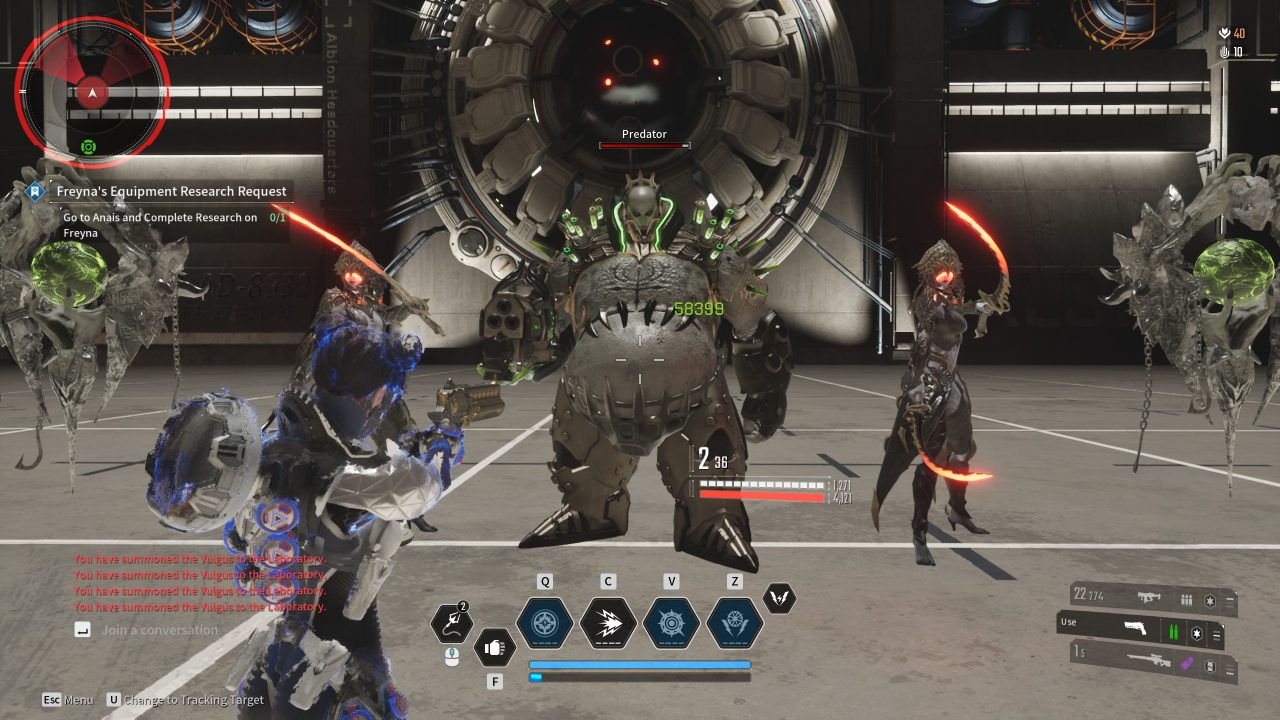Click the camera icon on the minimap
Viewport: 1280px width, 720px height.
tap(89, 146)
